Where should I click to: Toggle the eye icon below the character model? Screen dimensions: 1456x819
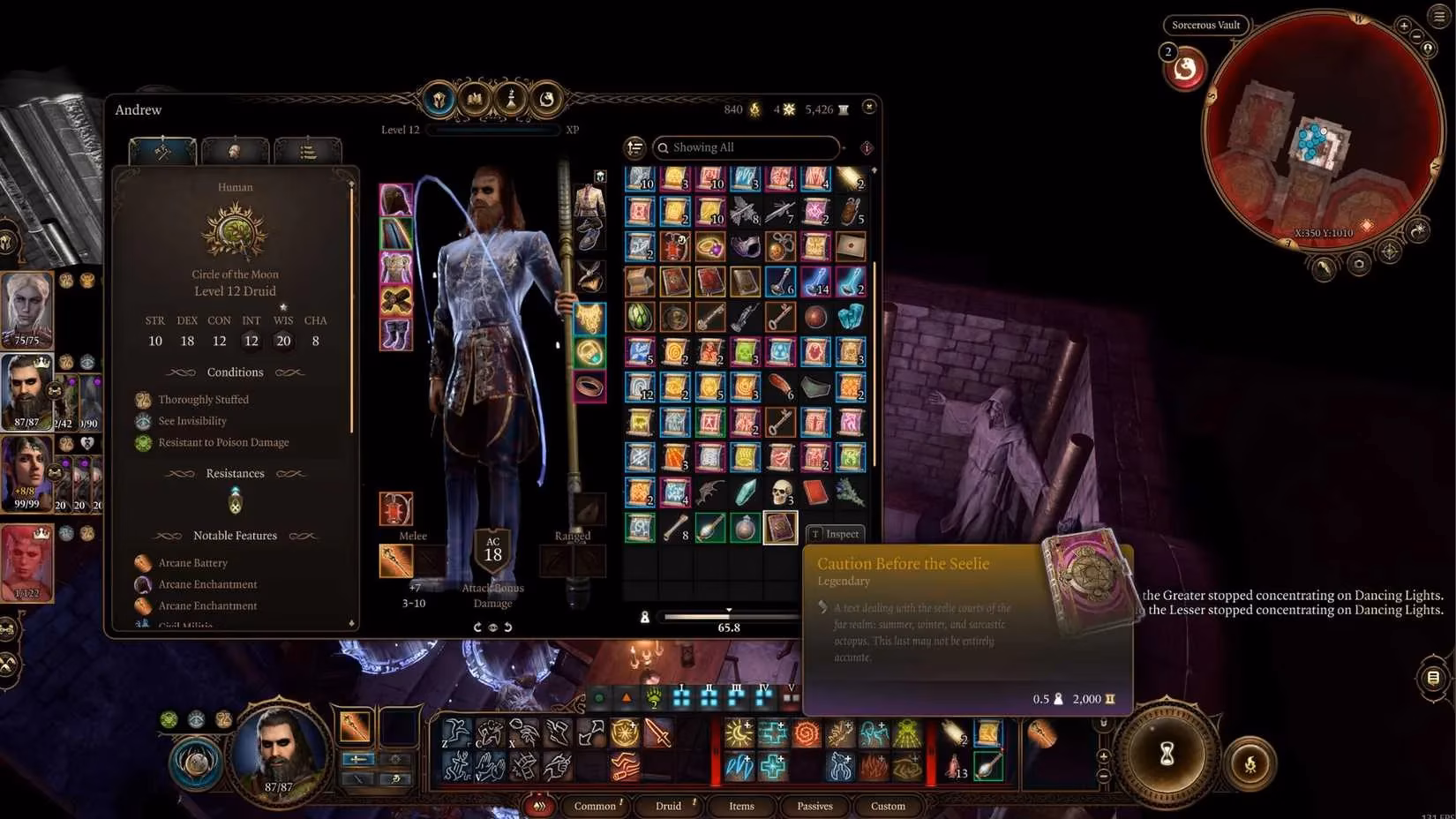[492, 626]
